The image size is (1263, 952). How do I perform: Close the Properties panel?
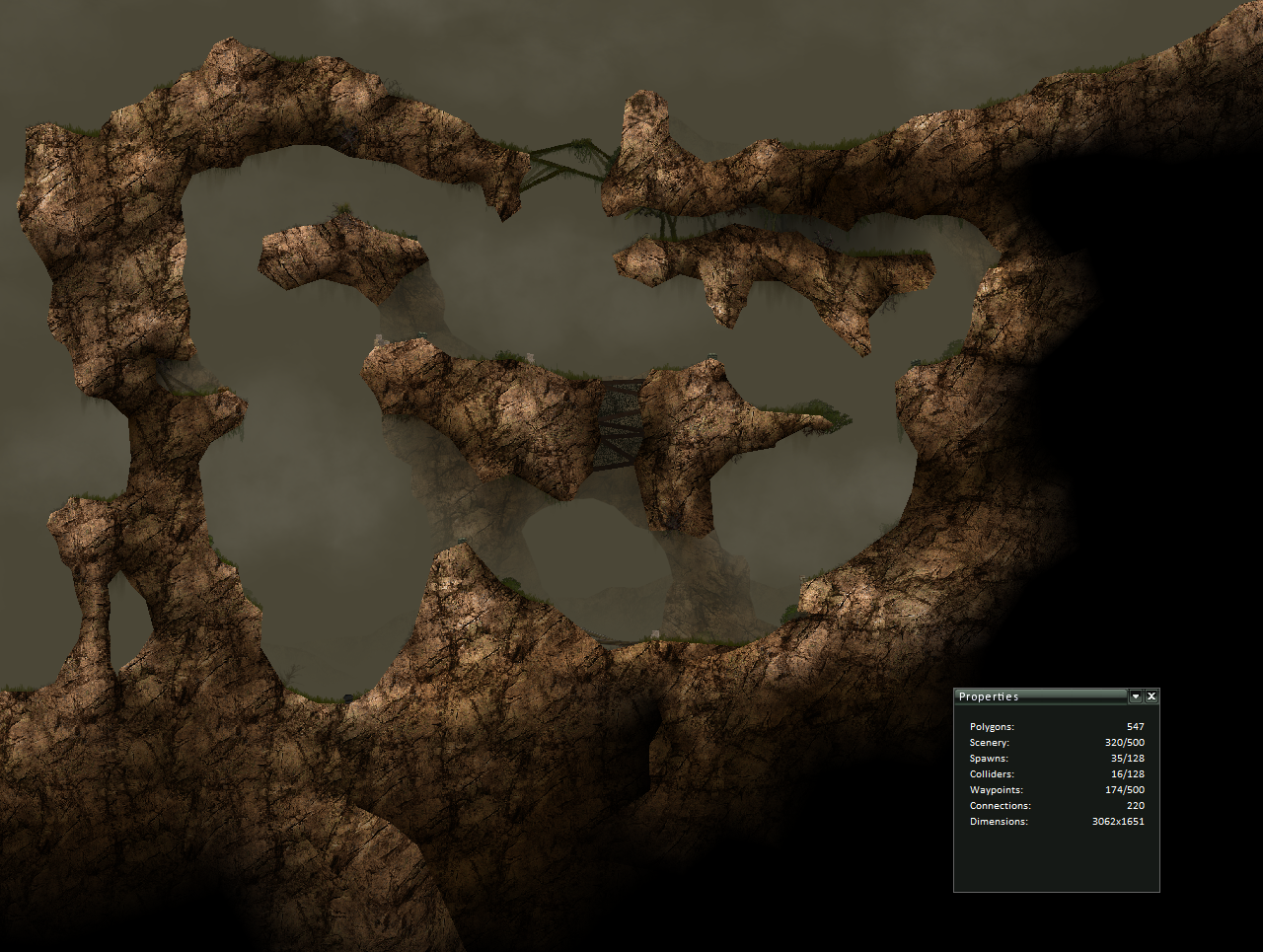(x=1152, y=696)
